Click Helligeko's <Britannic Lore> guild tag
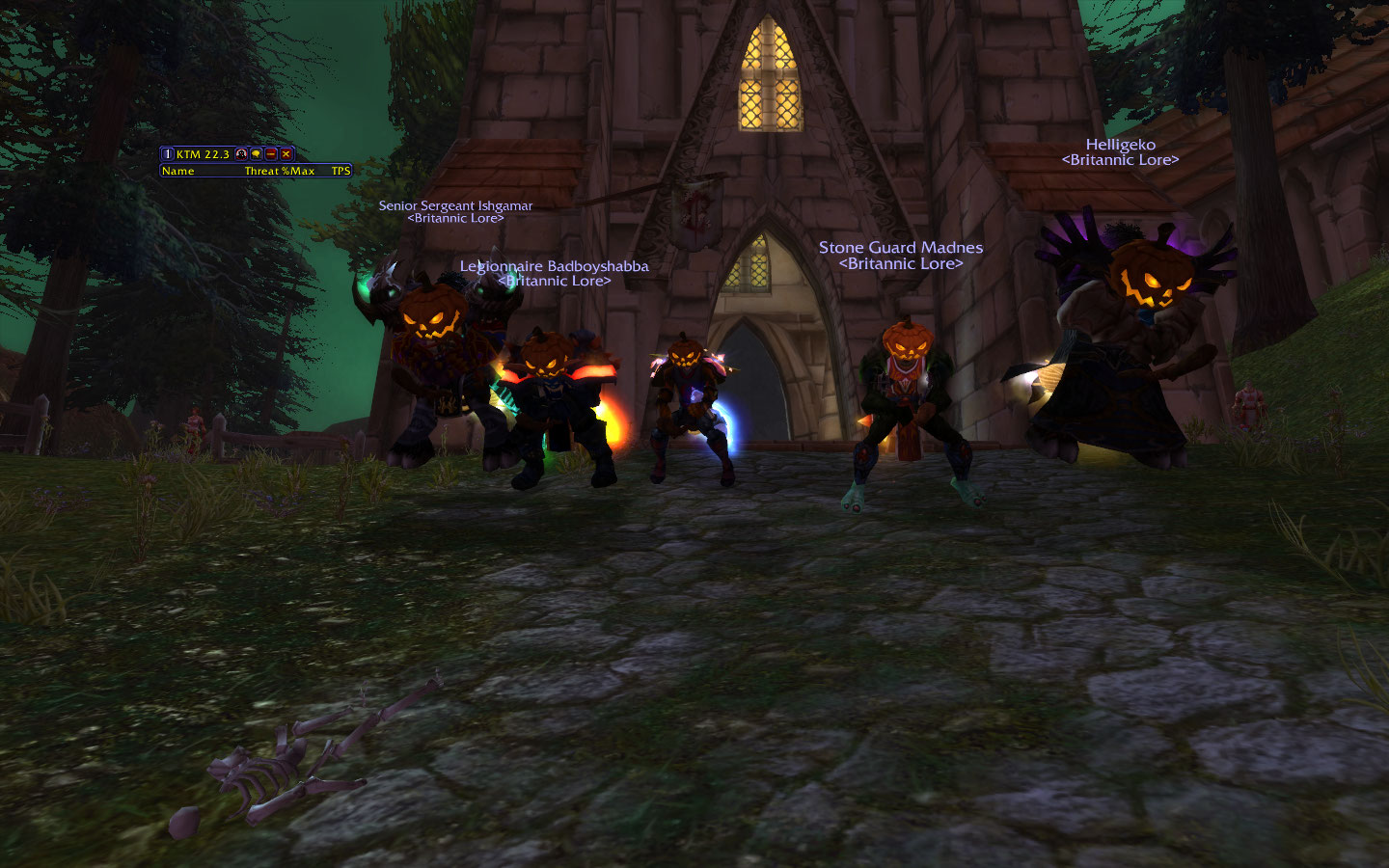This screenshot has height=868, width=1389. 1119,160
